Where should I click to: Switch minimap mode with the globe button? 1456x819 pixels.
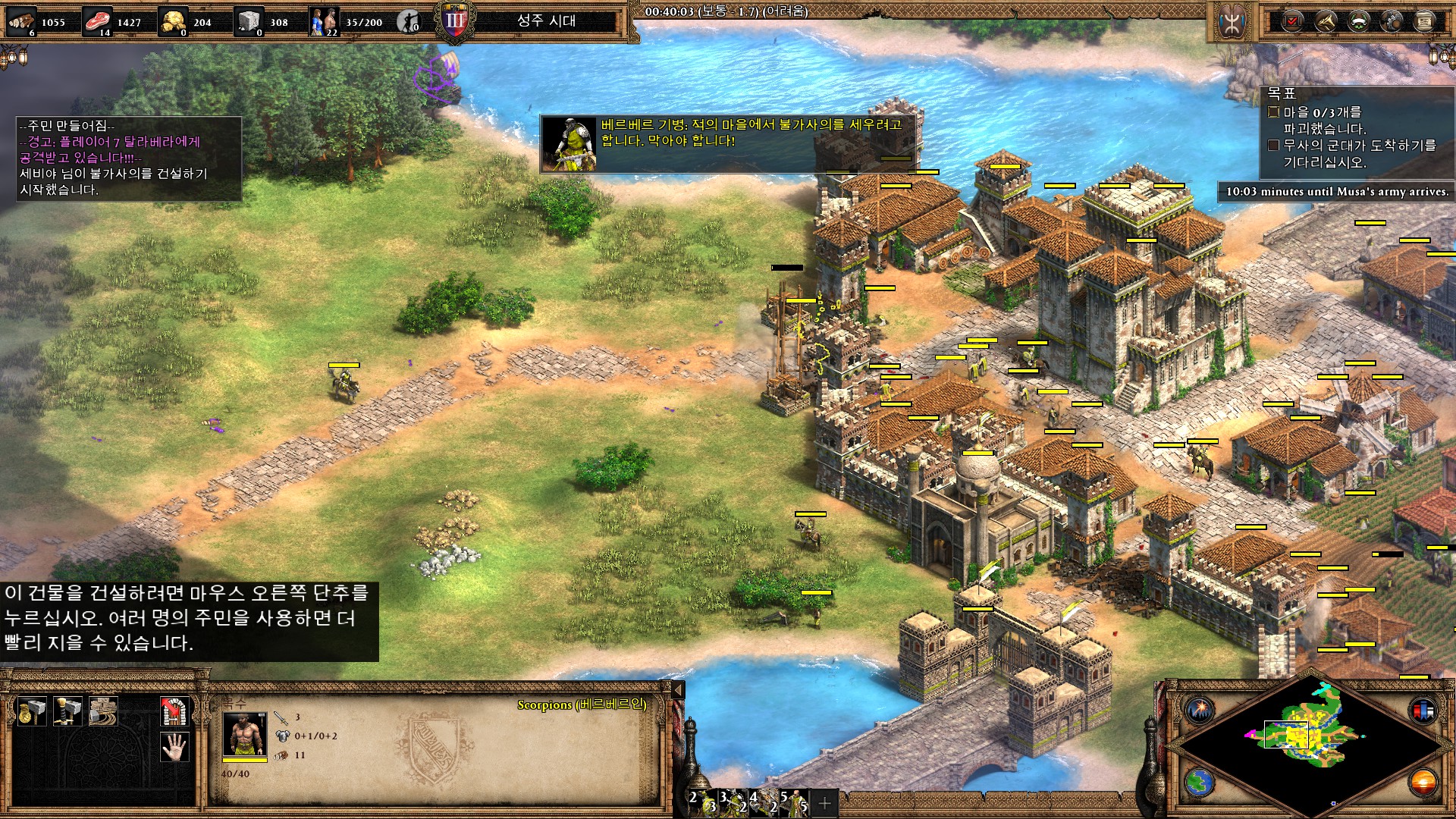[1200, 782]
